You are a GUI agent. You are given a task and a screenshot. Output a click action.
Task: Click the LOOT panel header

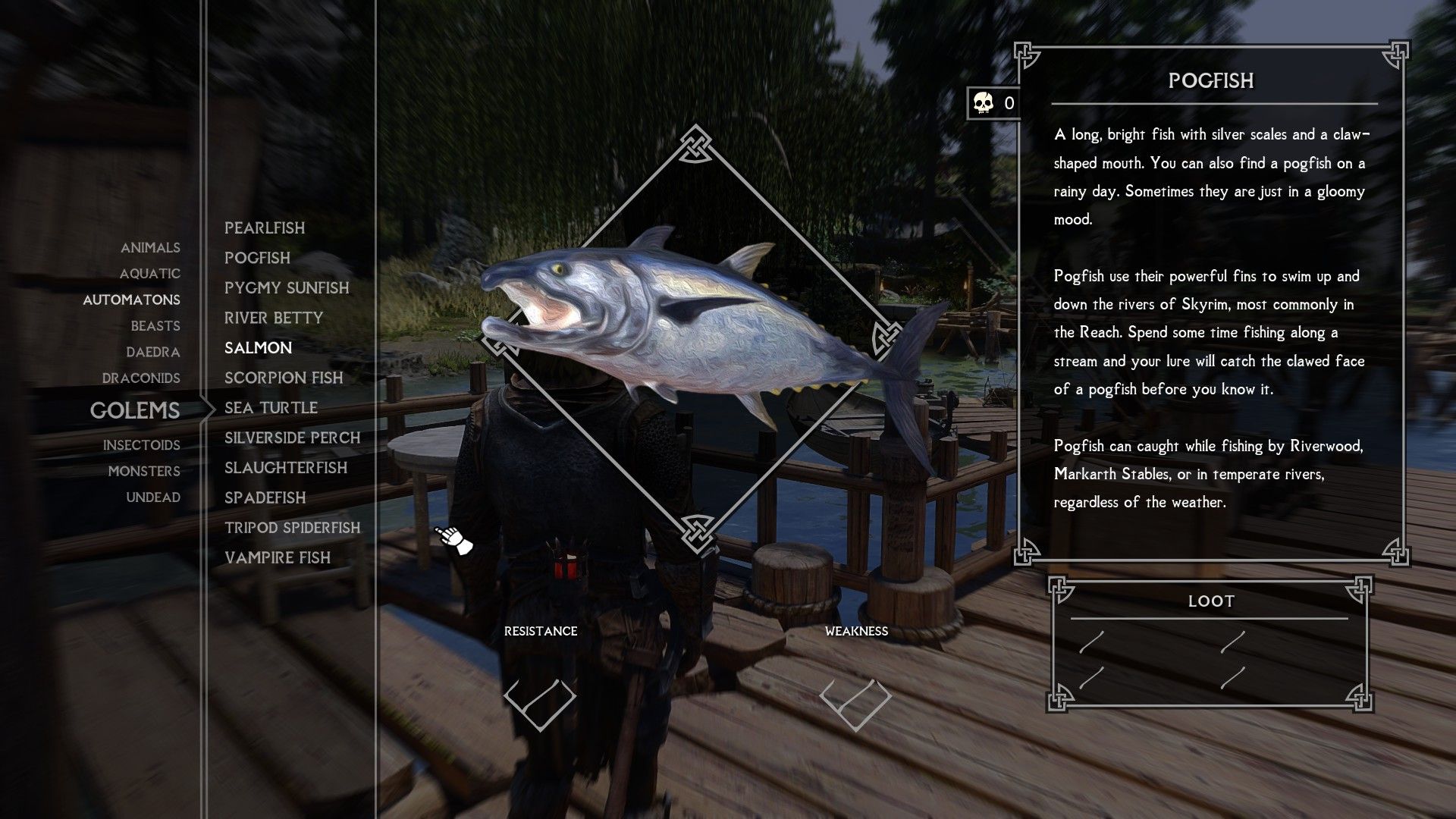click(1212, 601)
